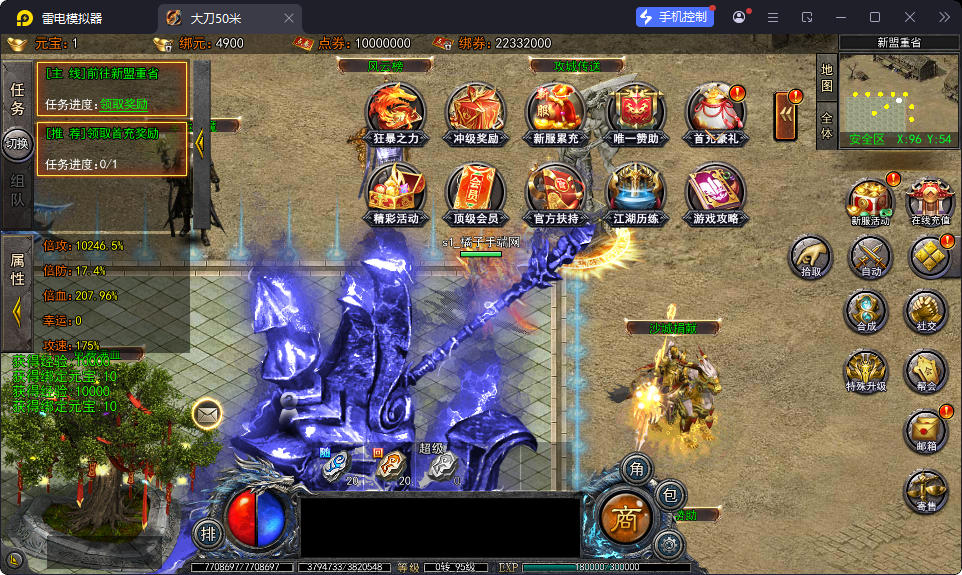
Task: Open the 顶级会员 VIP membership
Action: 475,193
